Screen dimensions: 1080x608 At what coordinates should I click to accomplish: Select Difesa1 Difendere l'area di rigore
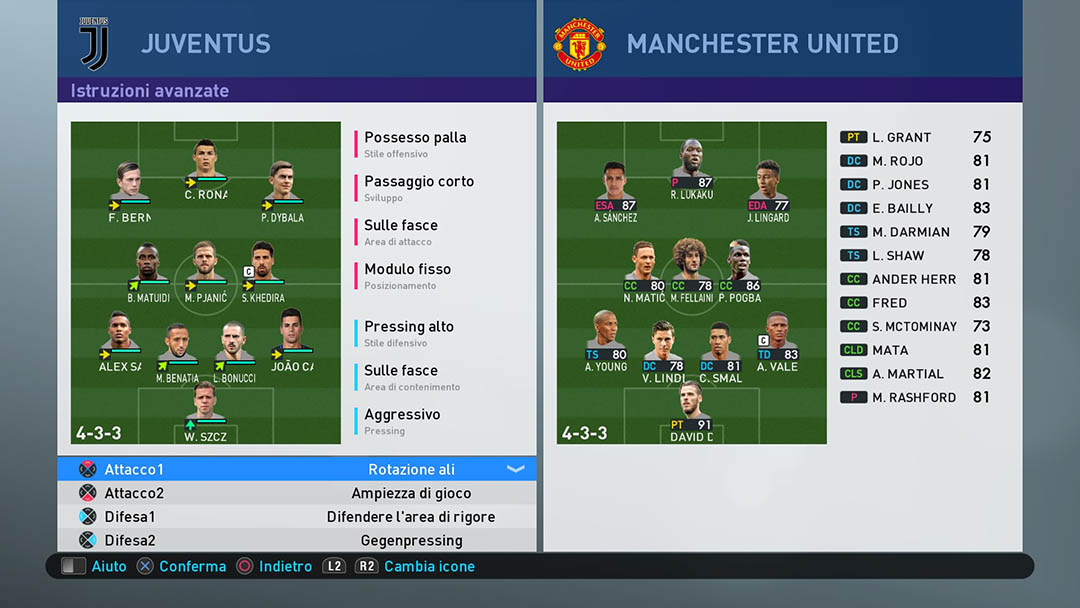[296, 517]
